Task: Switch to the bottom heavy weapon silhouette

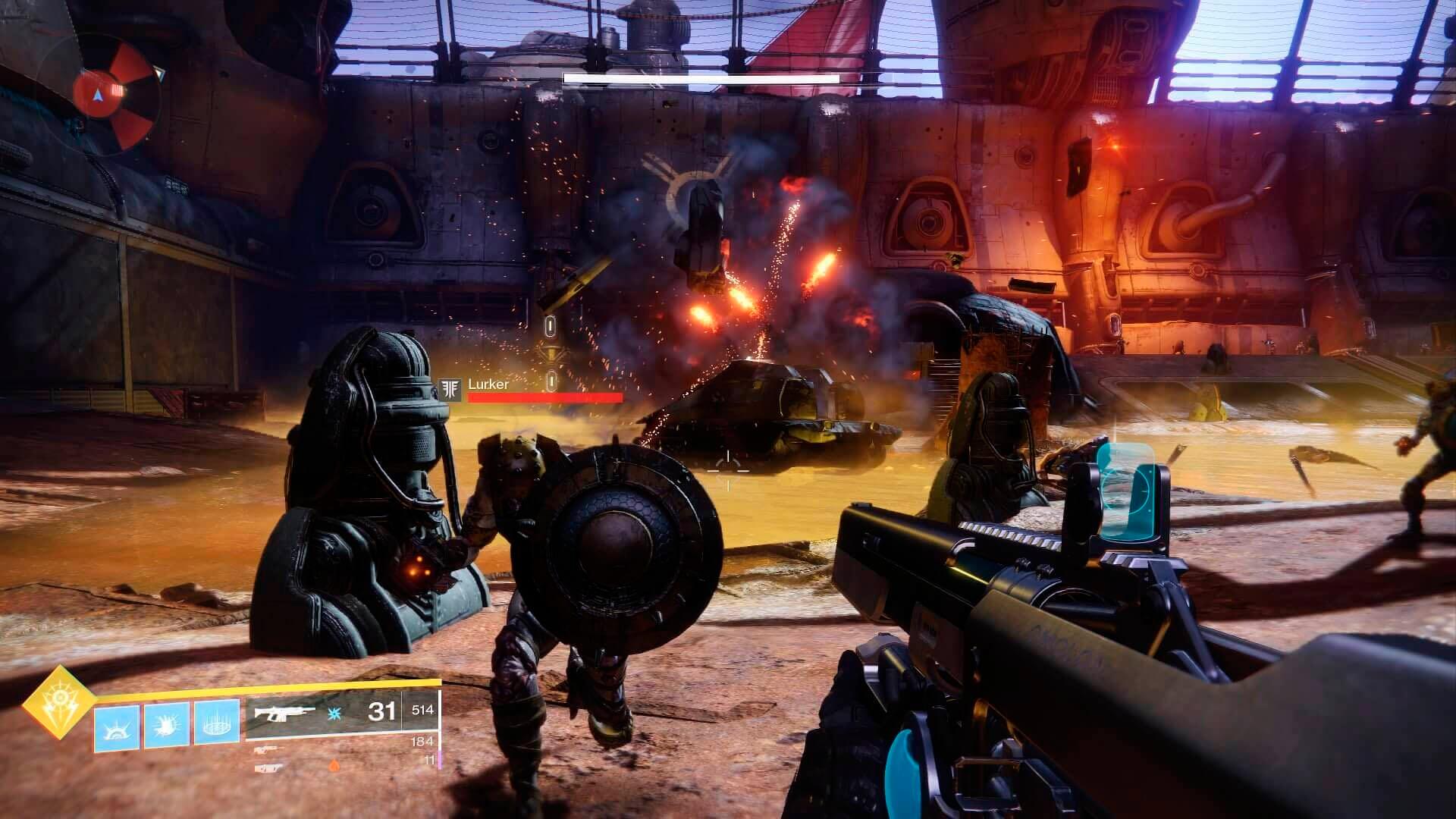Action: (x=268, y=767)
